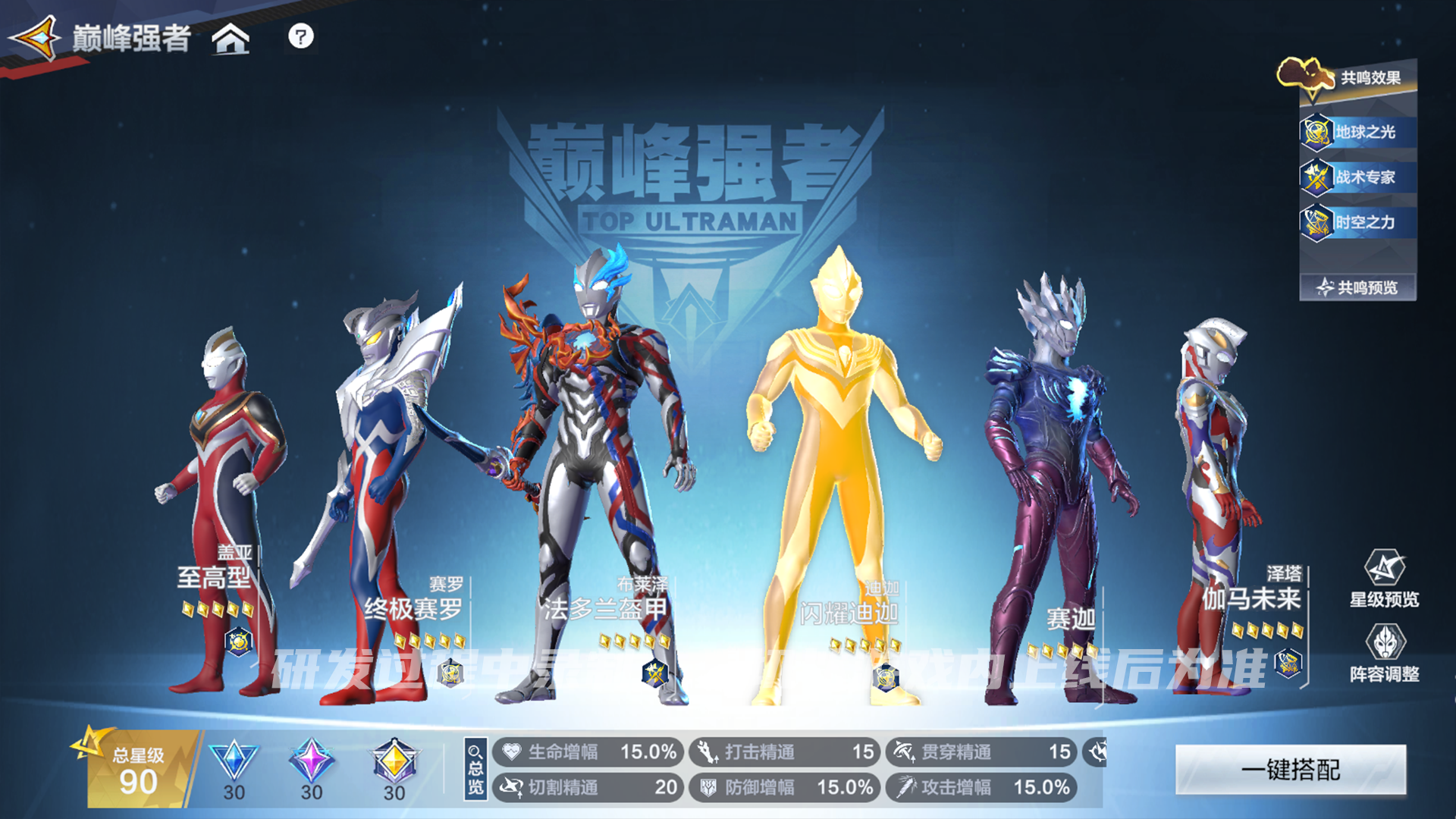Tap the 一键搭配 auto-match button

click(x=1290, y=770)
